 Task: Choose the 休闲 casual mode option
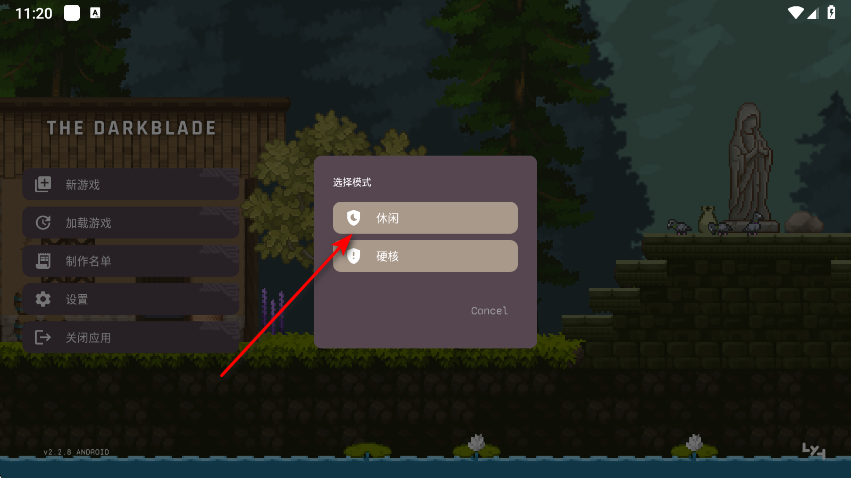(425, 218)
